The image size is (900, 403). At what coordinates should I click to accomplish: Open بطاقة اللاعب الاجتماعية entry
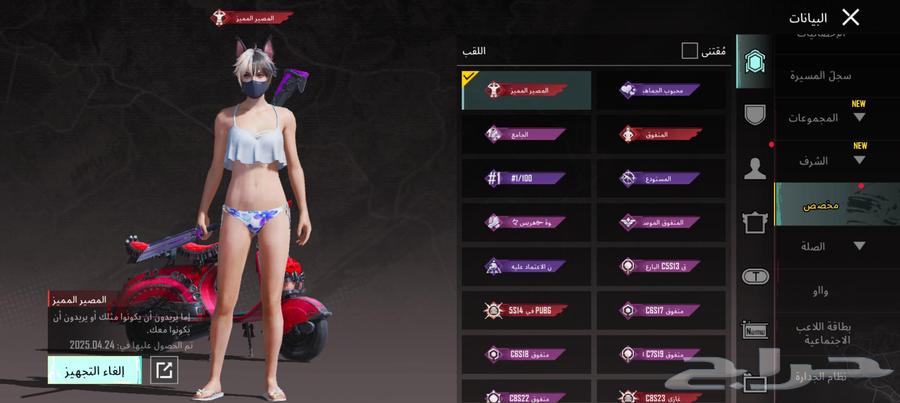(825, 333)
